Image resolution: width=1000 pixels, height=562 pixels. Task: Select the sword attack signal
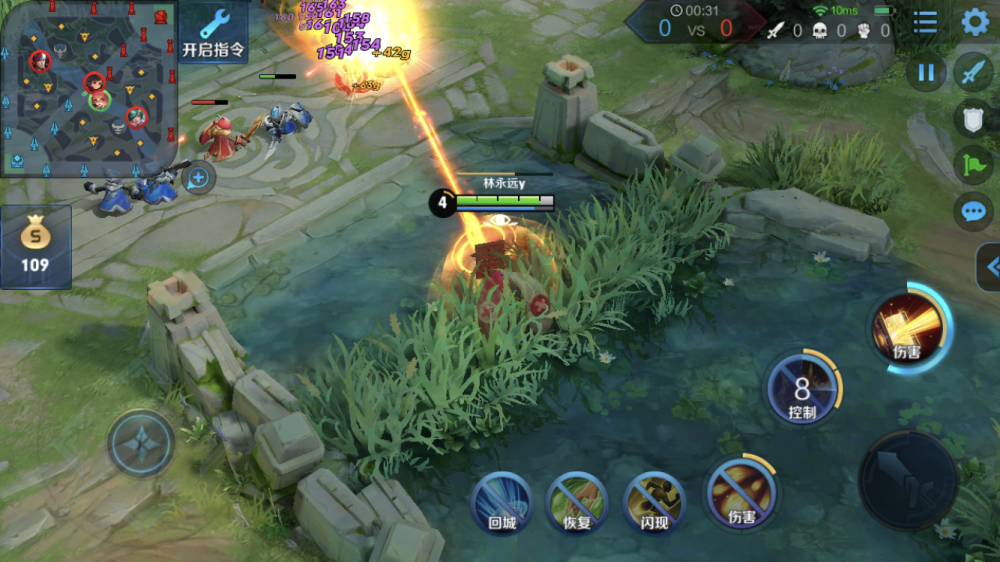pyautogui.click(x=973, y=72)
